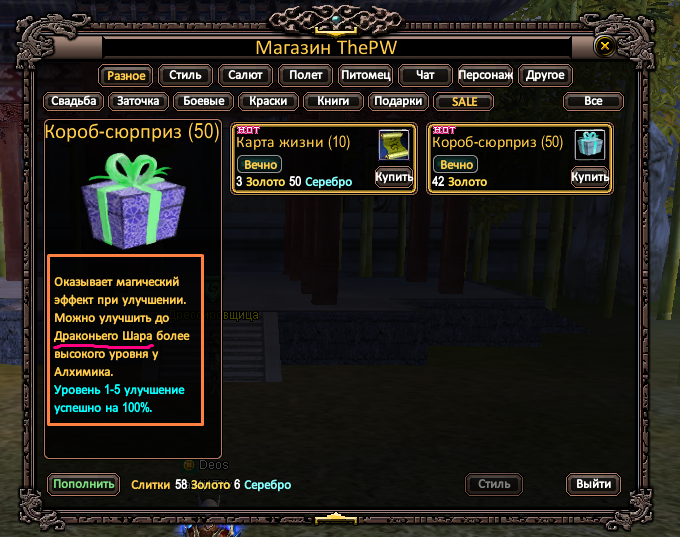Image resolution: width=680 pixels, height=537 pixels.
Task: Select the Салют category tab
Action: tap(246, 75)
